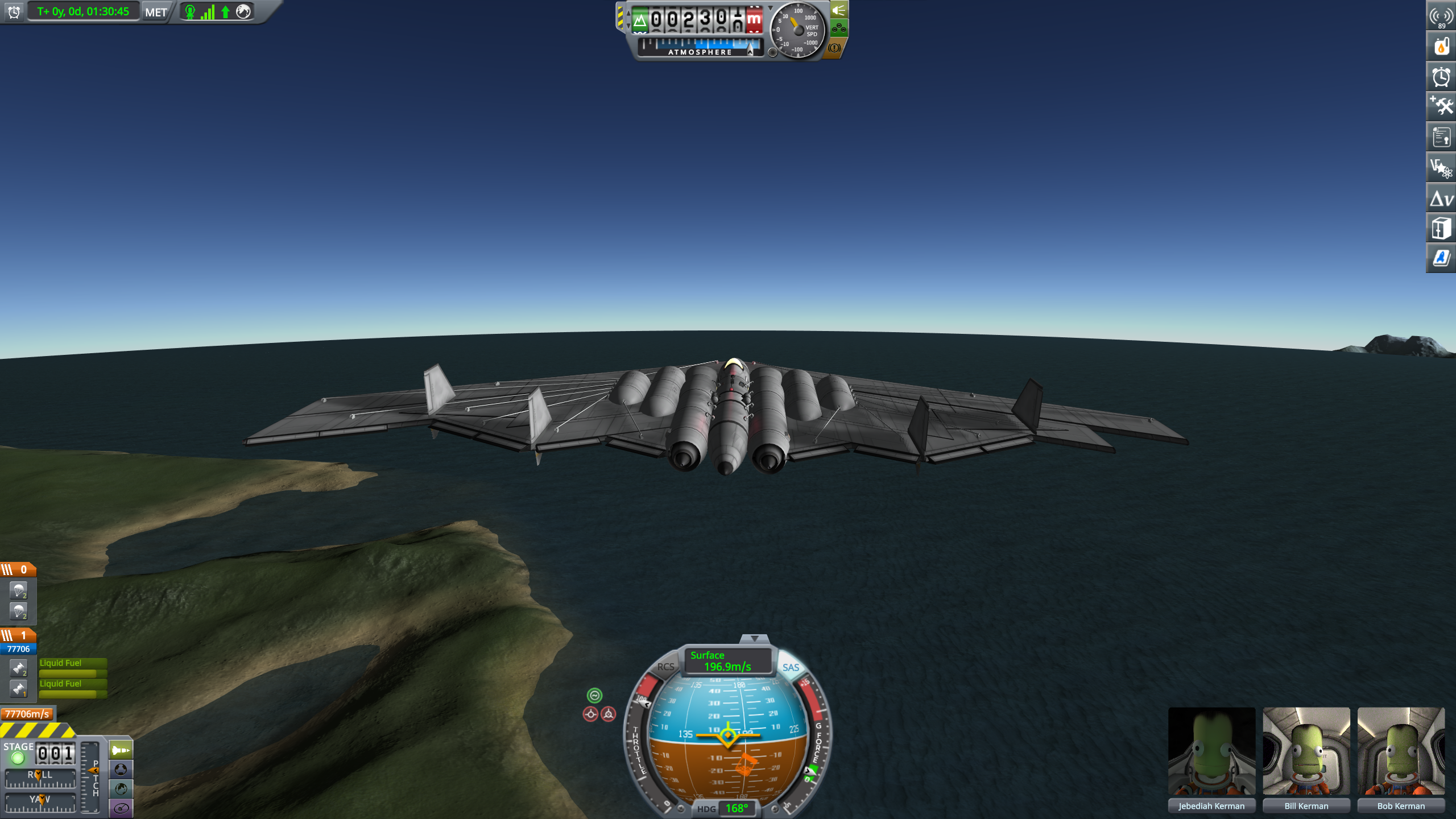The image size is (1456, 819).
Task: Select the green staging mode rocket button
Action: pyautogui.click(x=121, y=750)
